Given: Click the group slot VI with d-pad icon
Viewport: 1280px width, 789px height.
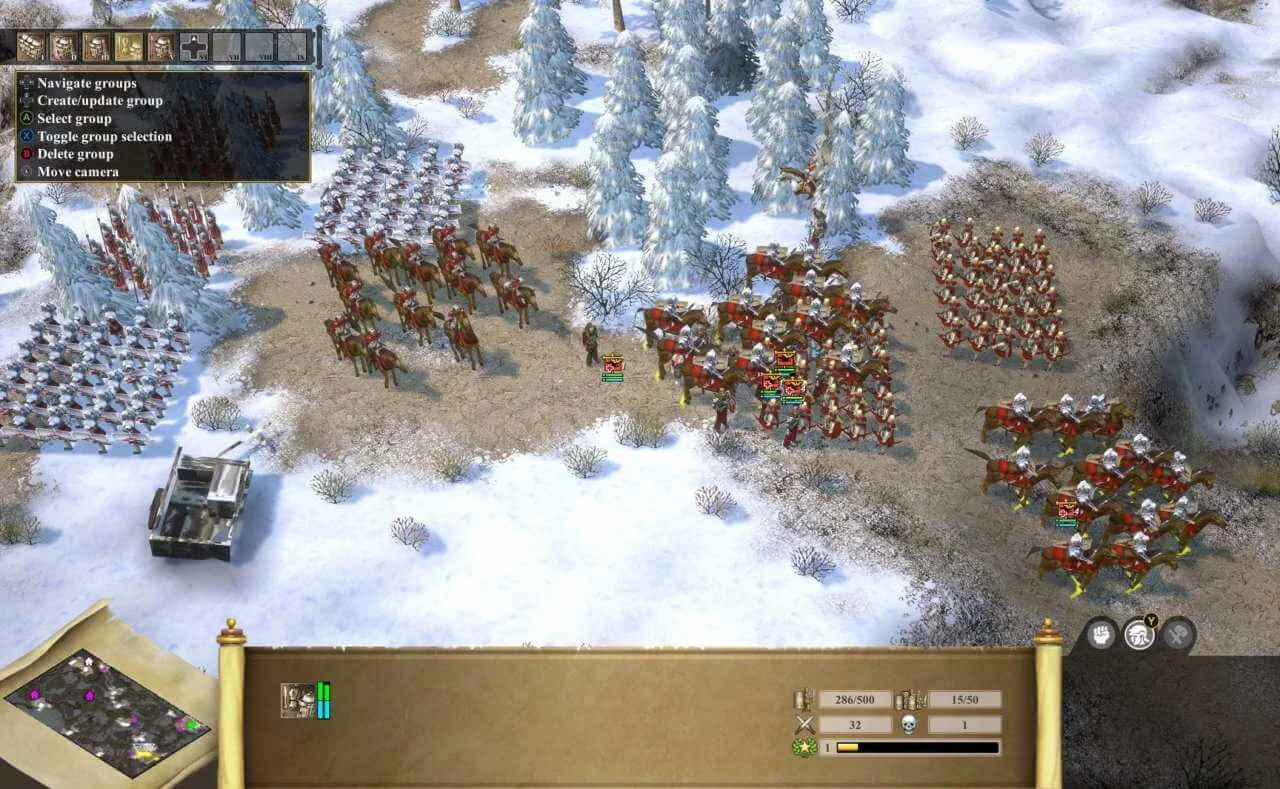Looking at the screenshot, I should [194, 46].
